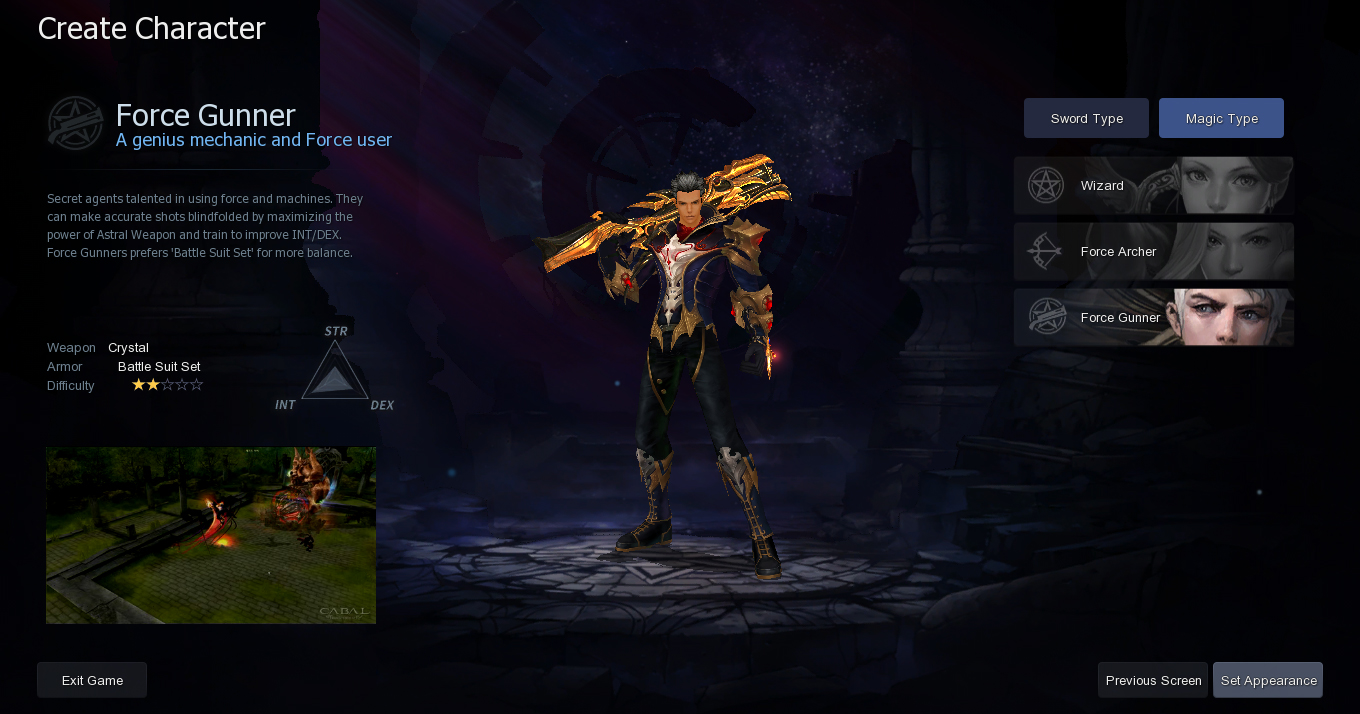Exit Game from character creation
This screenshot has width=1360, height=714.
point(92,680)
